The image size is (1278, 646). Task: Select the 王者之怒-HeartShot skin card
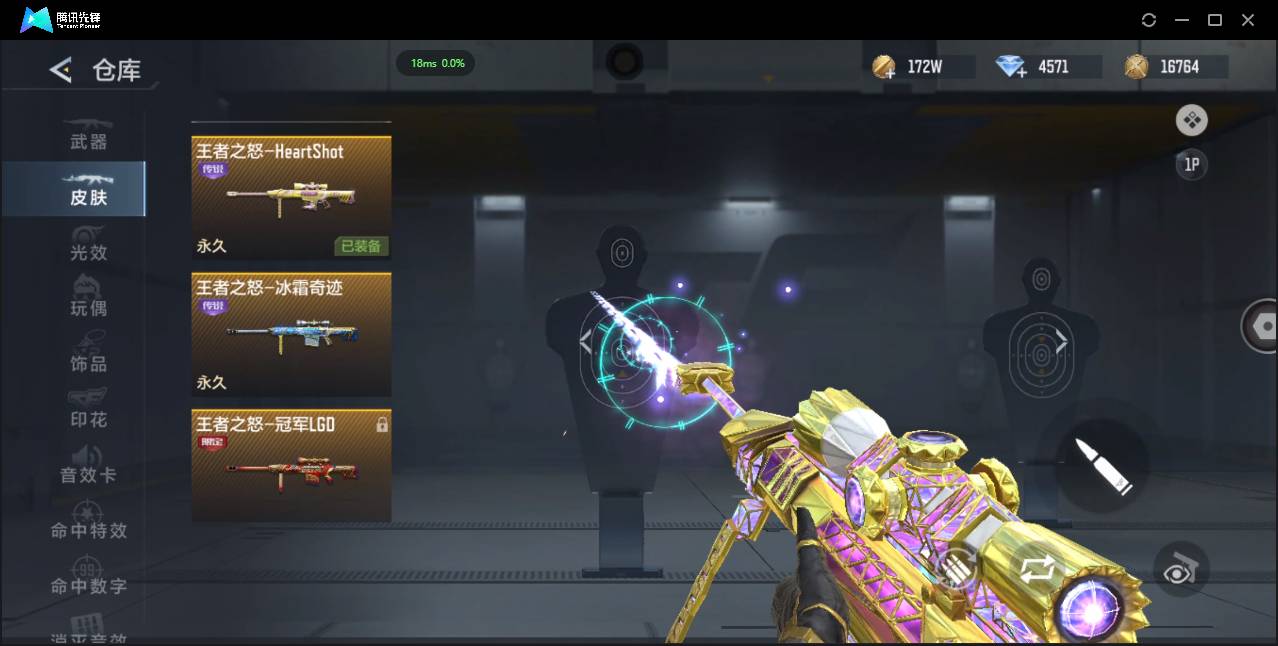click(291, 198)
